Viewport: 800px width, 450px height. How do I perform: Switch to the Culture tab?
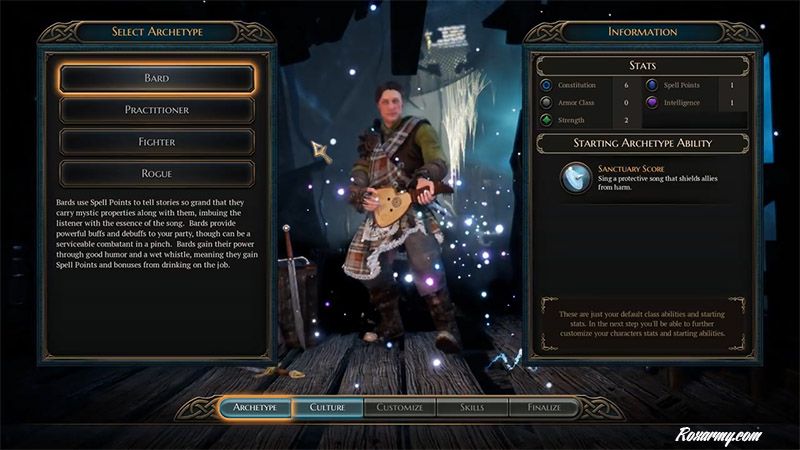click(x=327, y=407)
